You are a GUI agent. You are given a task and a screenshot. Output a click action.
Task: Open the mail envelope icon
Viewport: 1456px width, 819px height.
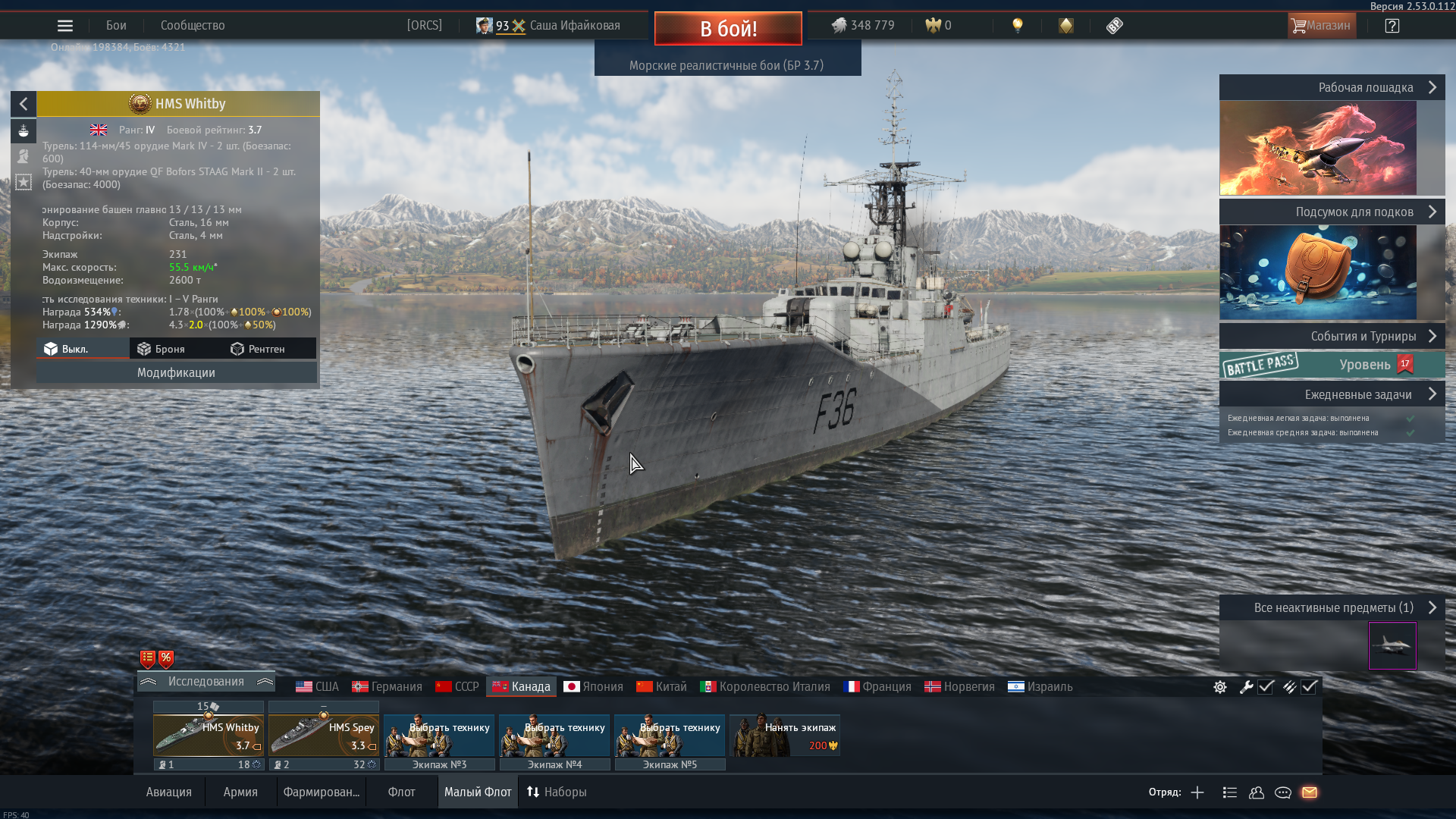1310,792
